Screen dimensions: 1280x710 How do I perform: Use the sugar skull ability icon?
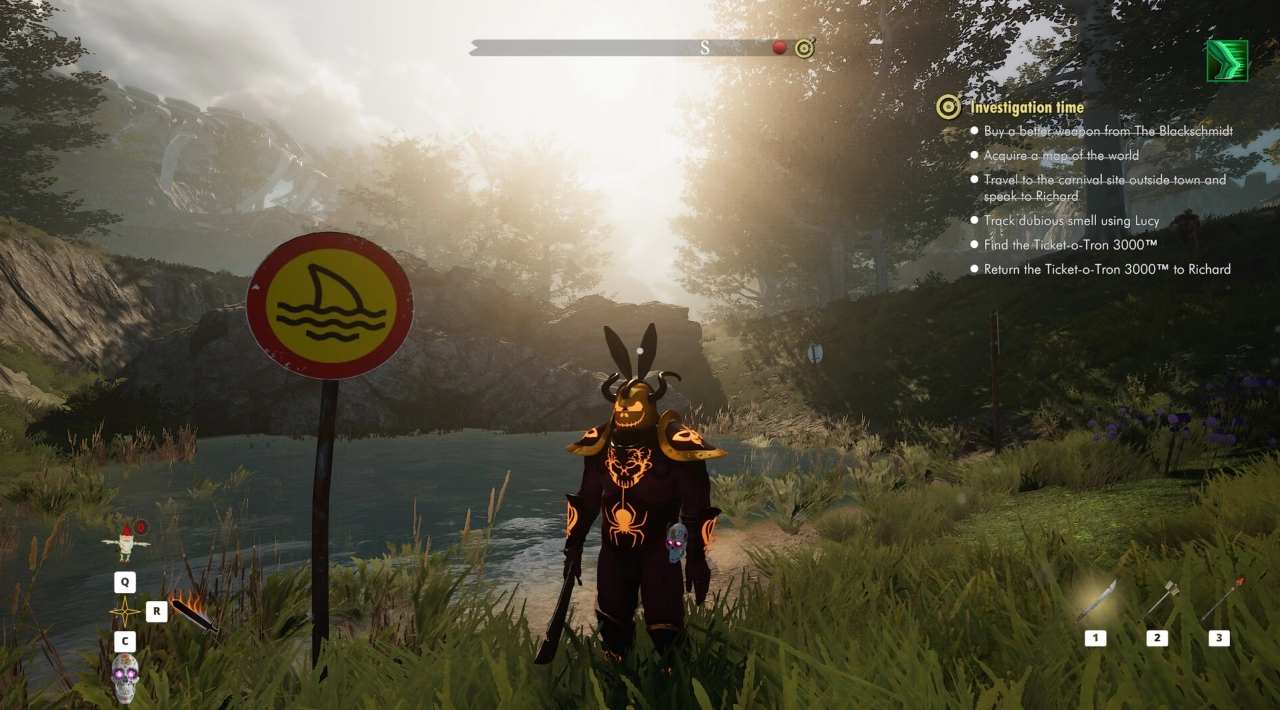(125, 677)
